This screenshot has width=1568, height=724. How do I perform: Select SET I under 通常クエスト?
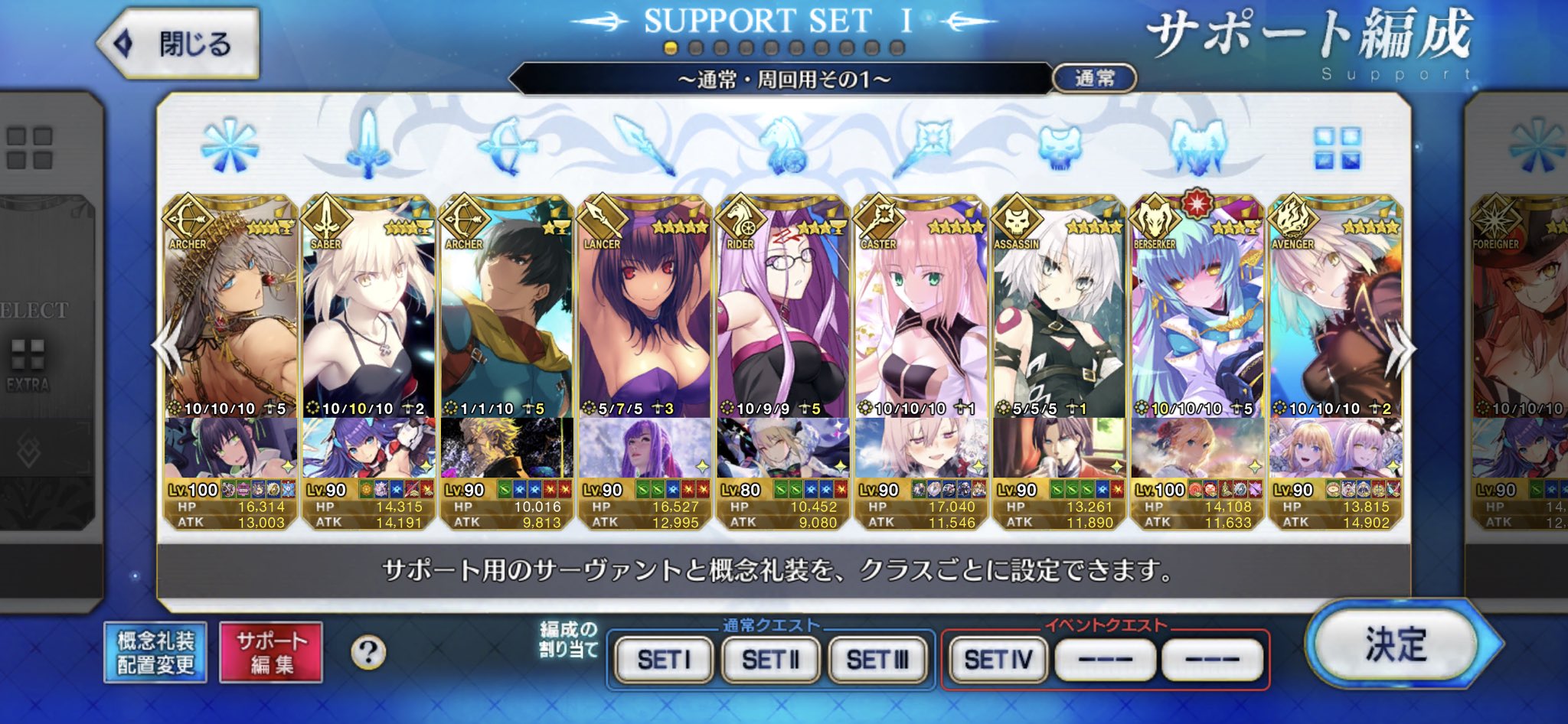(x=664, y=657)
